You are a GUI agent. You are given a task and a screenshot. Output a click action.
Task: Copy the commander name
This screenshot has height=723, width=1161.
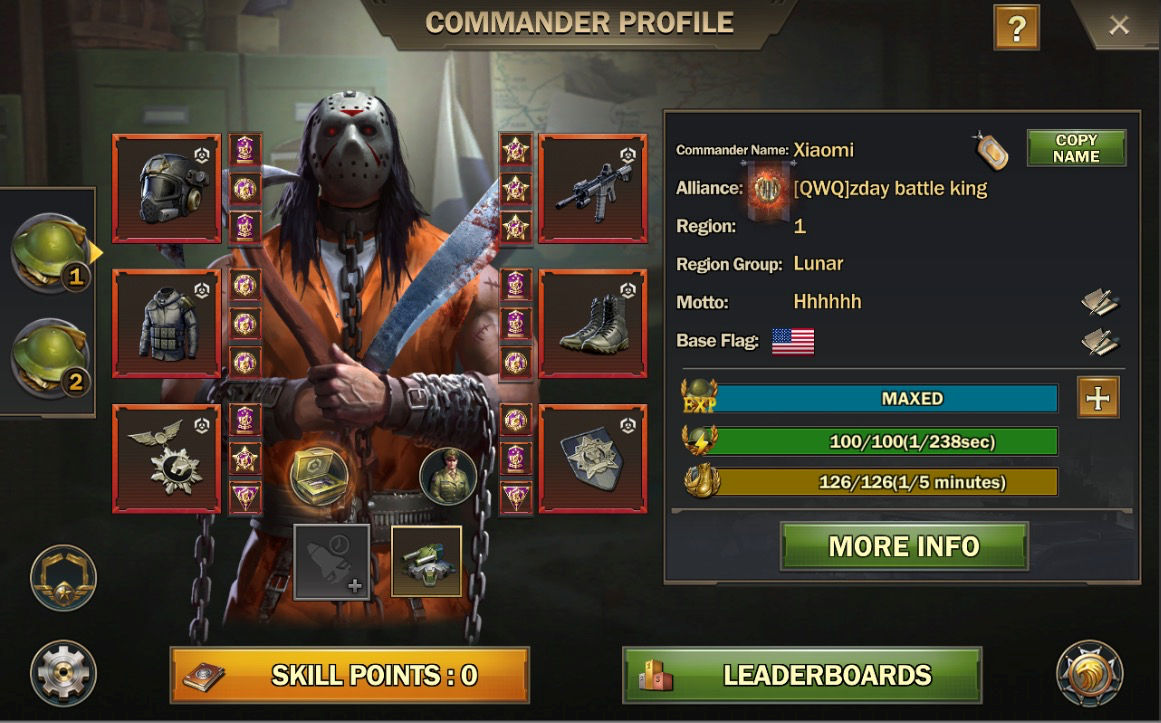pos(1076,148)
